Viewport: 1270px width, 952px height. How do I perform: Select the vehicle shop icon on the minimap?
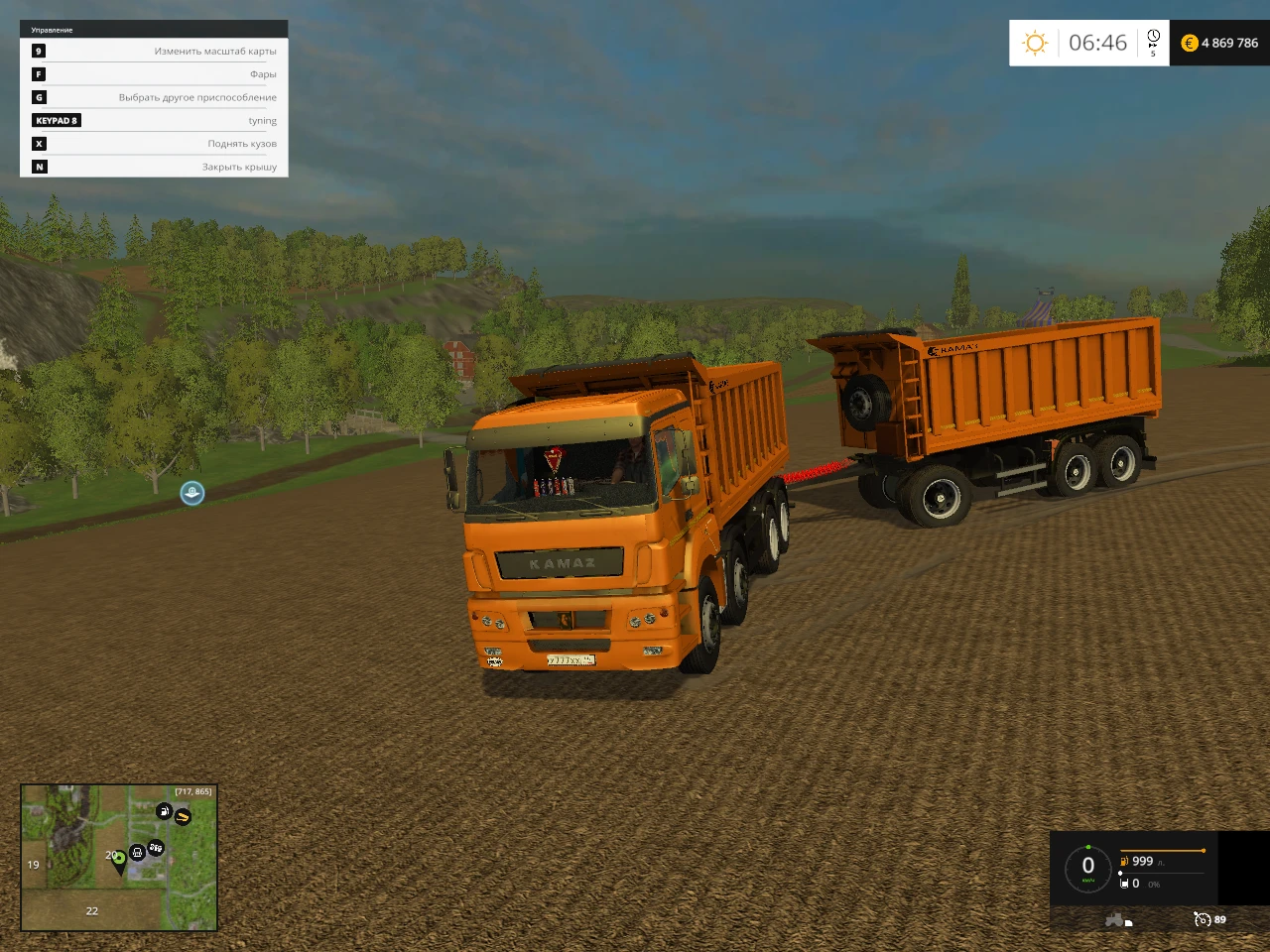(x=137, y=854)
